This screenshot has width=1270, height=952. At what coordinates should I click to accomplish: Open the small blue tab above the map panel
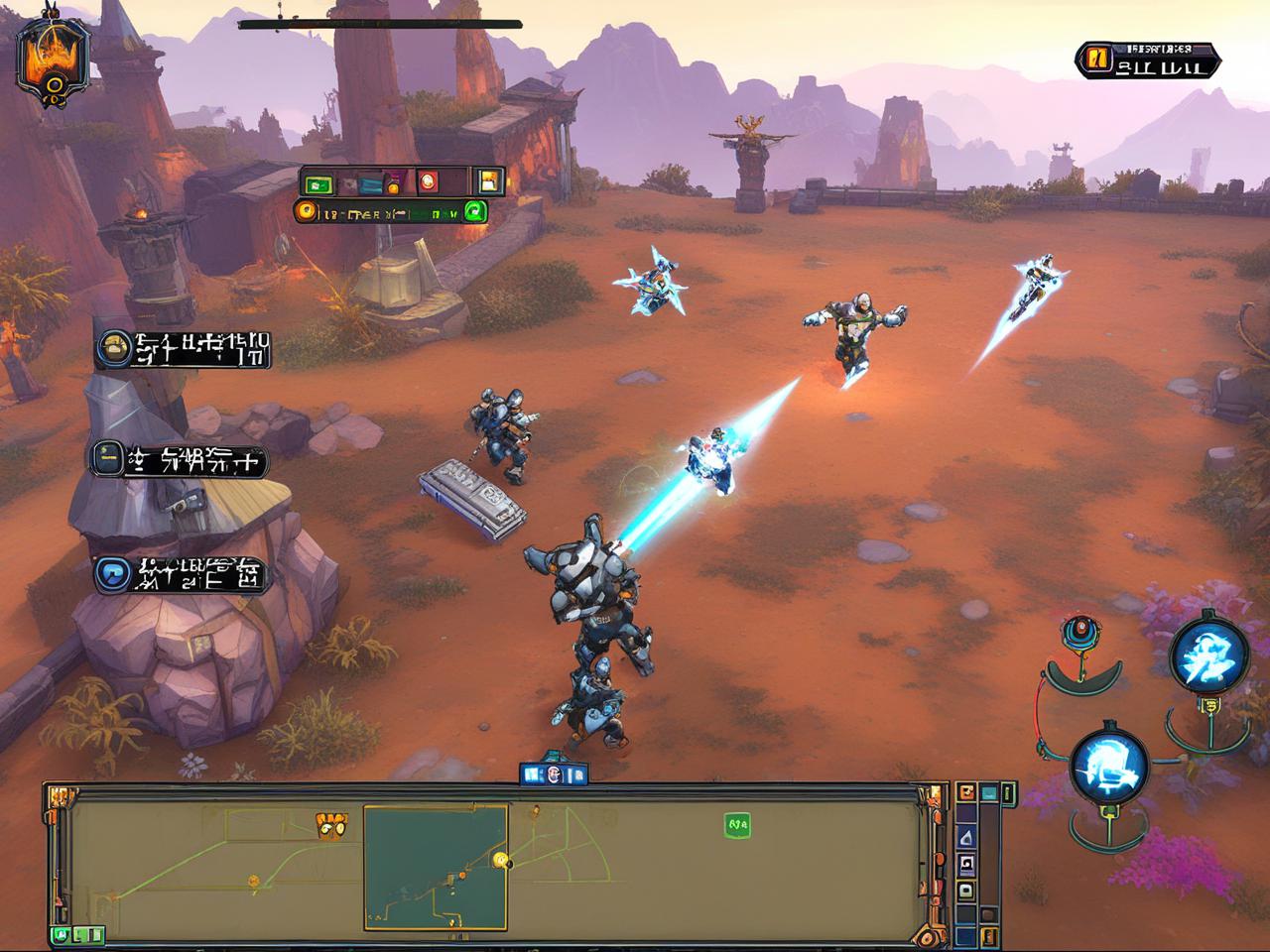tap(554, 773)
